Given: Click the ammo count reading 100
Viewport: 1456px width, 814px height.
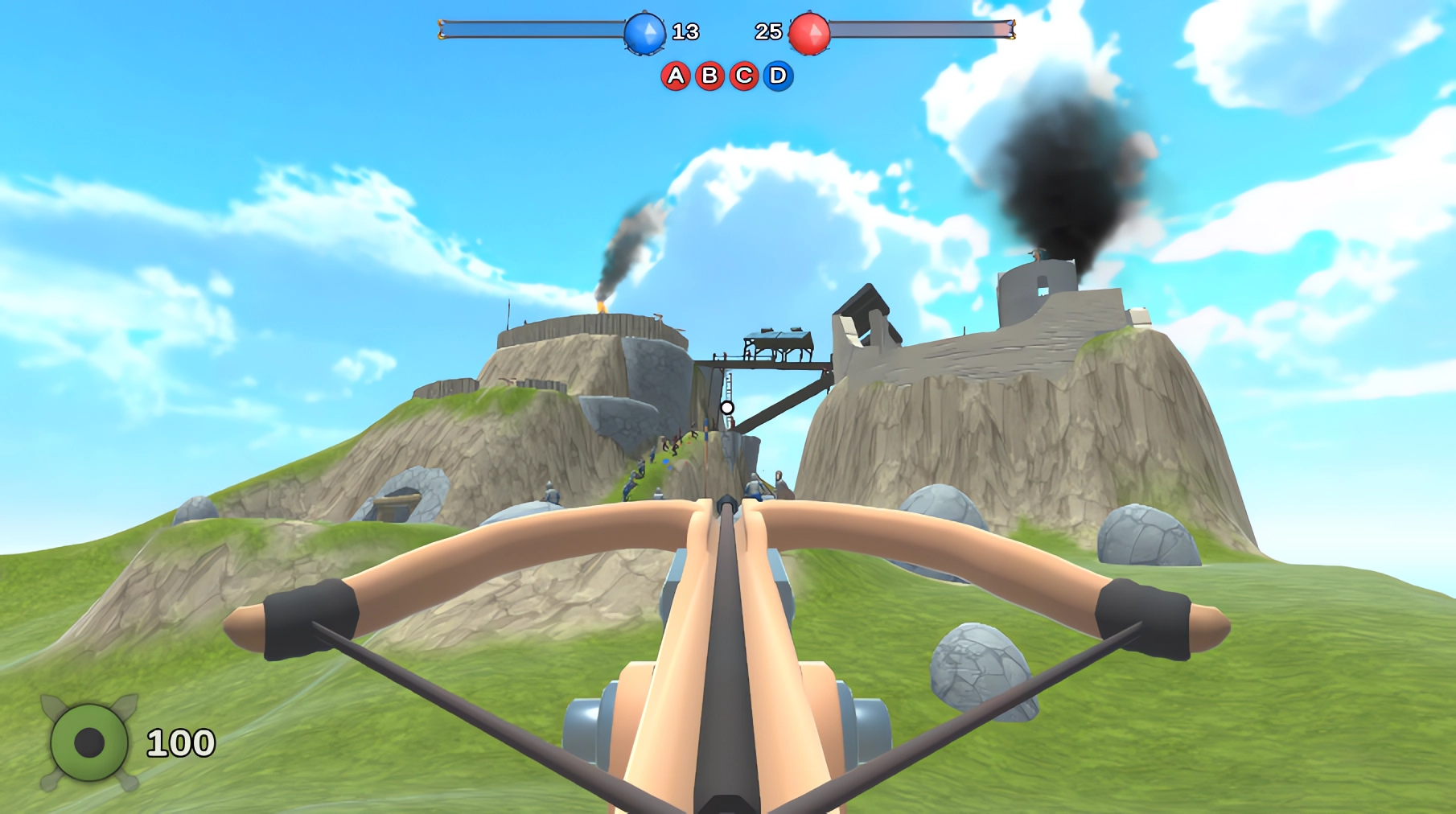Looking at the screenshot, I should [x=179, y=741].
